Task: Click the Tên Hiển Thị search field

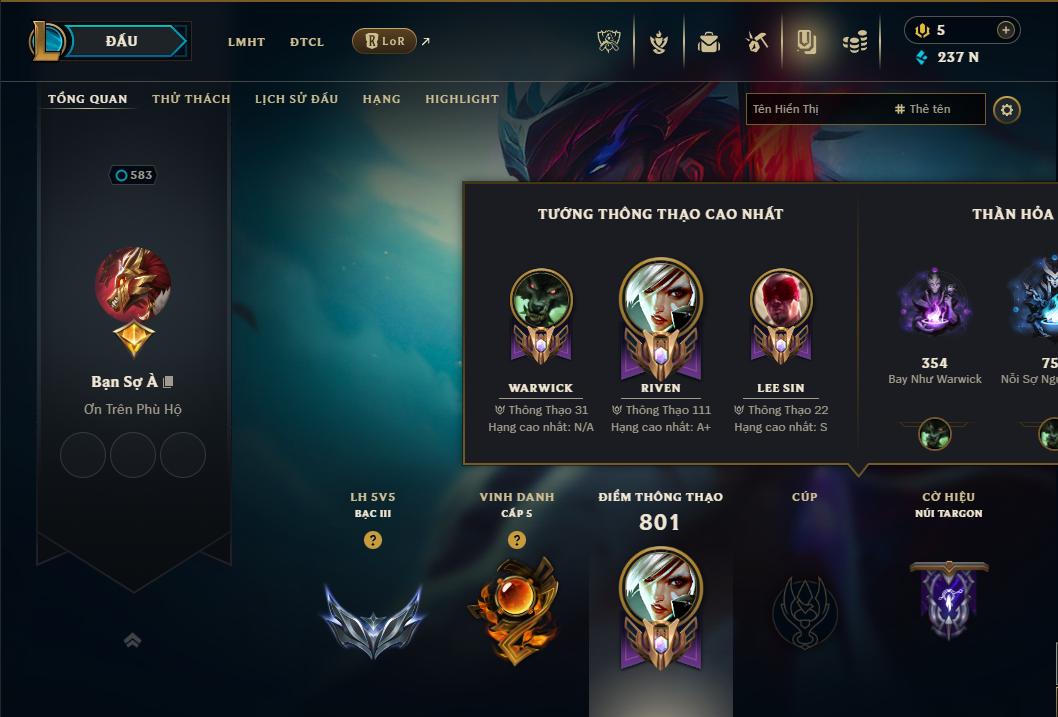Action: click(815, 109)
